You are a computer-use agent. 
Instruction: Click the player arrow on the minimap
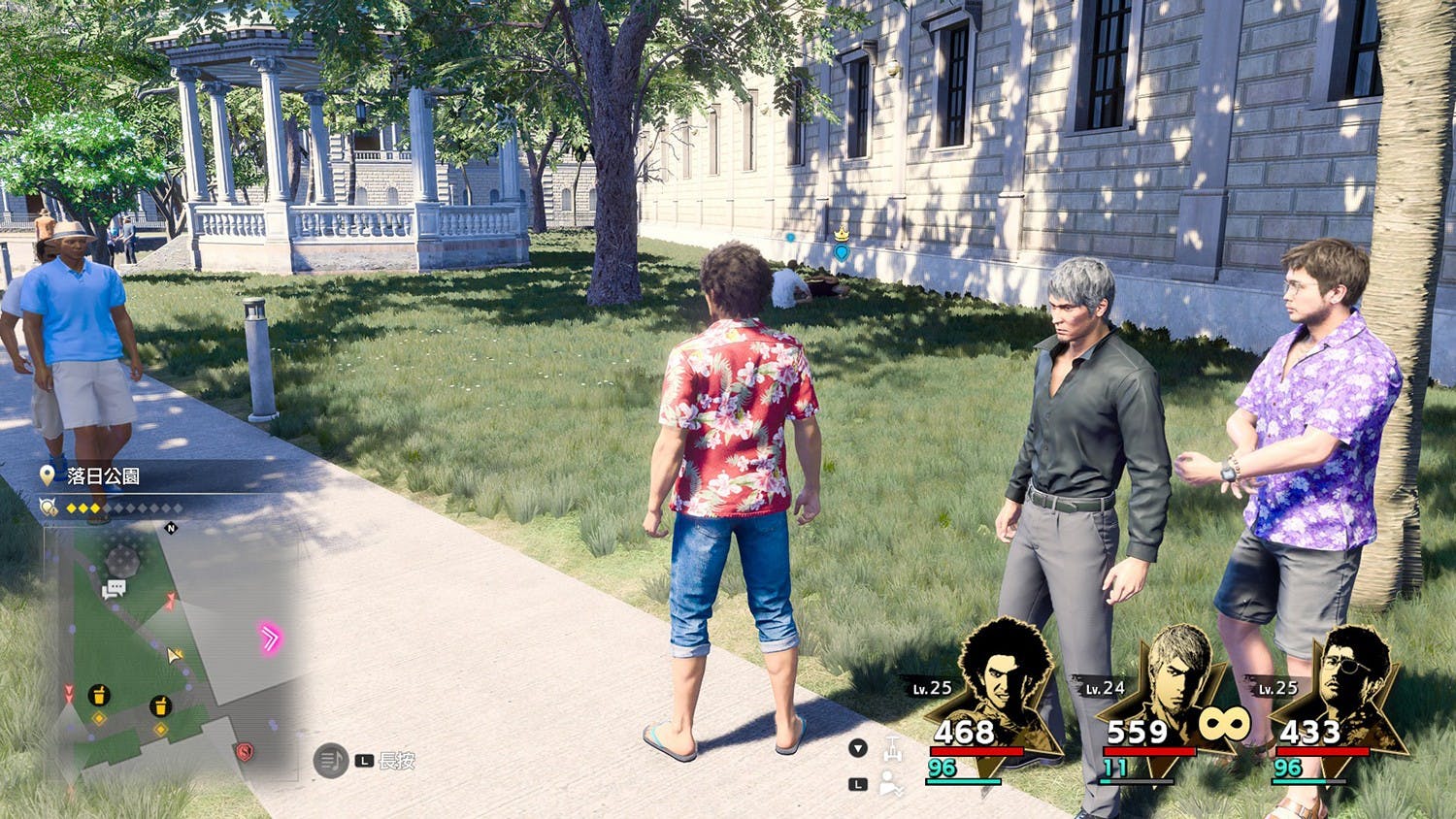tap(174, 655)
